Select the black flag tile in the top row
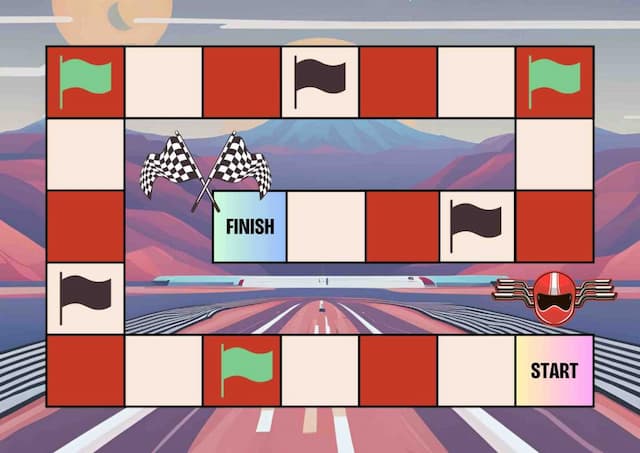 click(x=320, y=81)
